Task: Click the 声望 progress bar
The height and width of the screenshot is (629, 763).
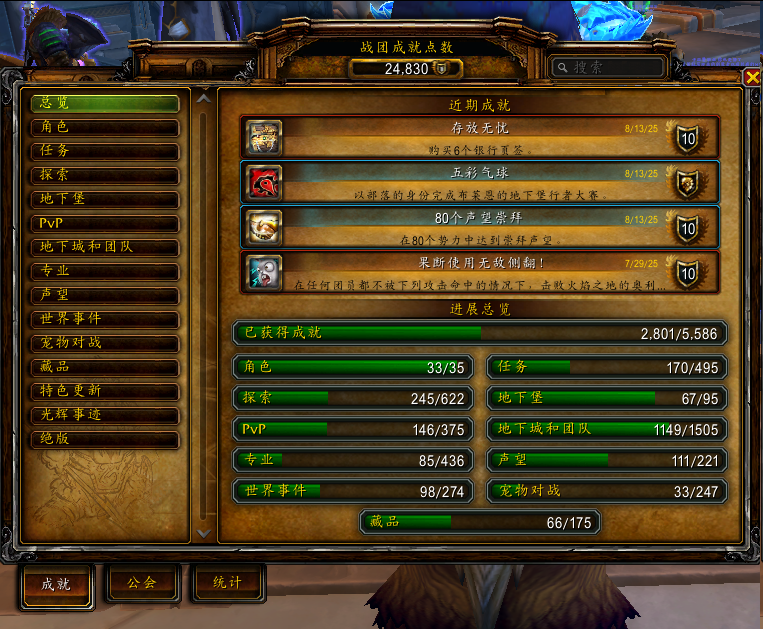Action: (x=607, y=460)
